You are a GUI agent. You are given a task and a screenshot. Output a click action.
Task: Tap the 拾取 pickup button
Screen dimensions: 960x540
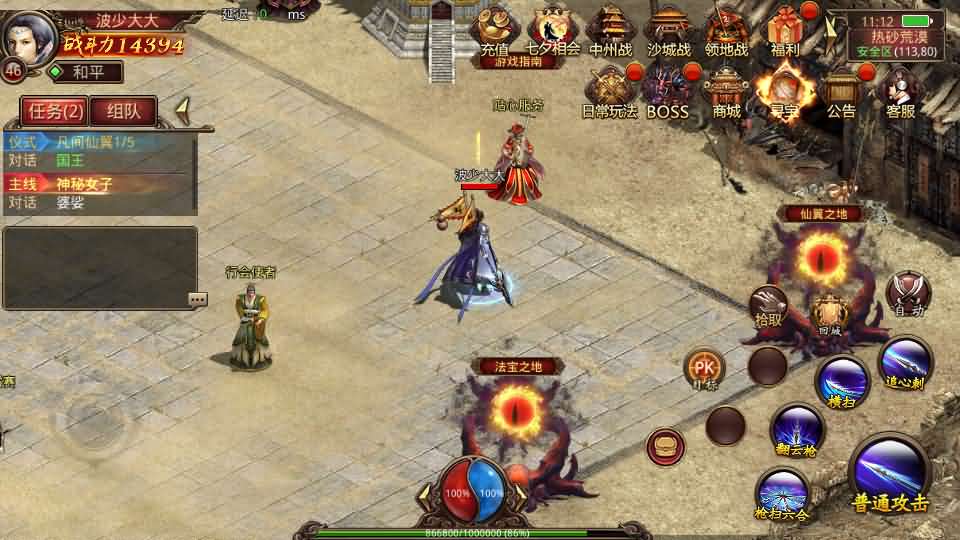pos(769,306)
